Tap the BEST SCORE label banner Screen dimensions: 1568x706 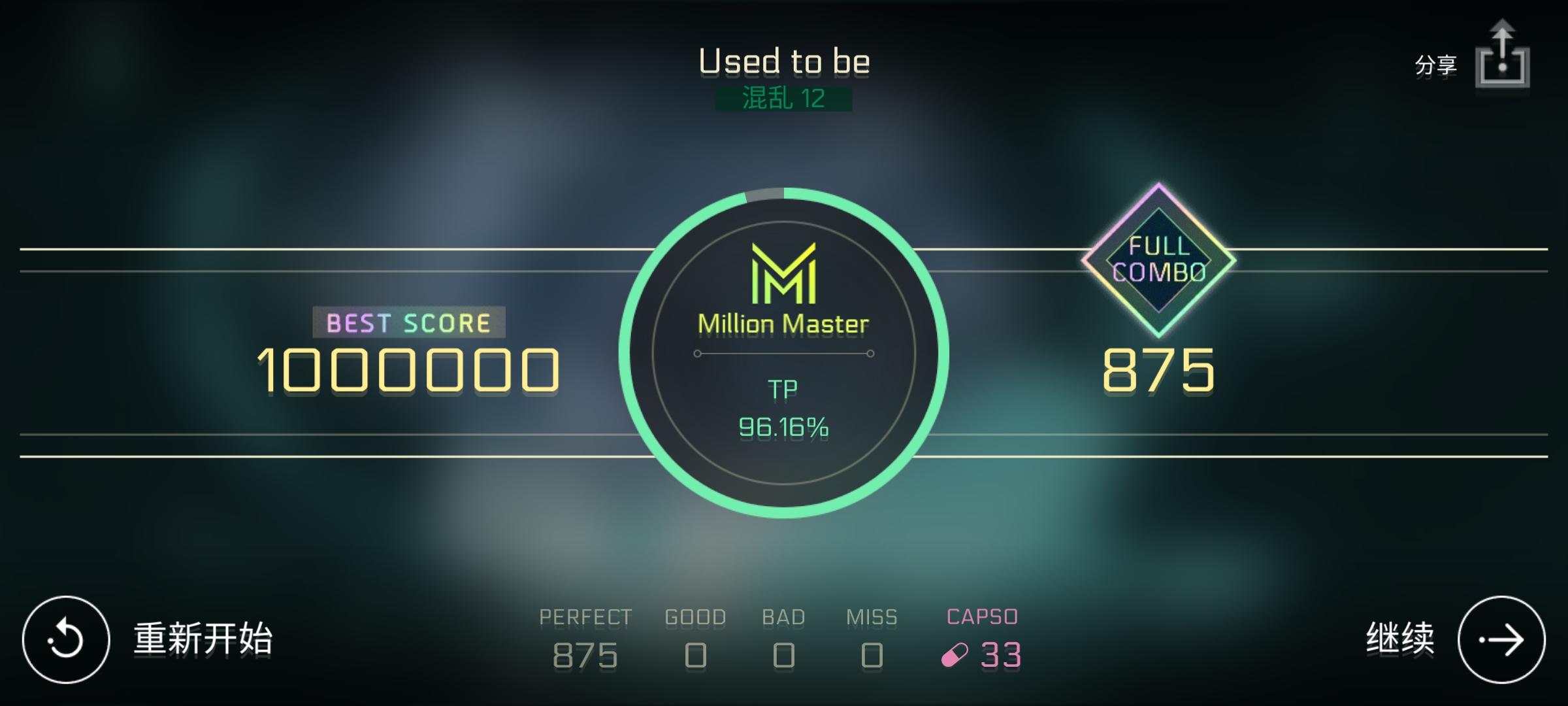point(410,320)
